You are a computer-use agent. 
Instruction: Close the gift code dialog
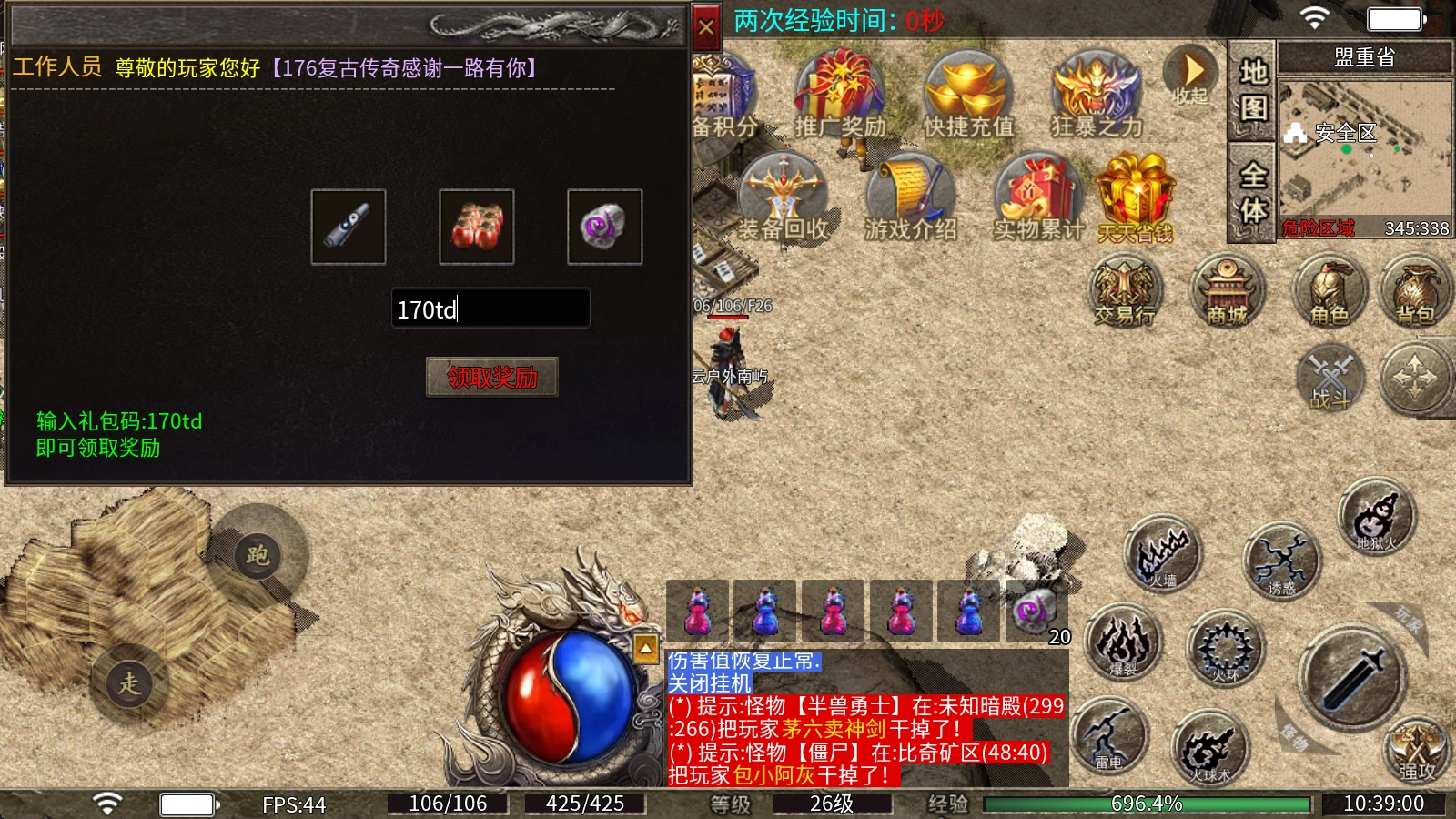point(706,27)
